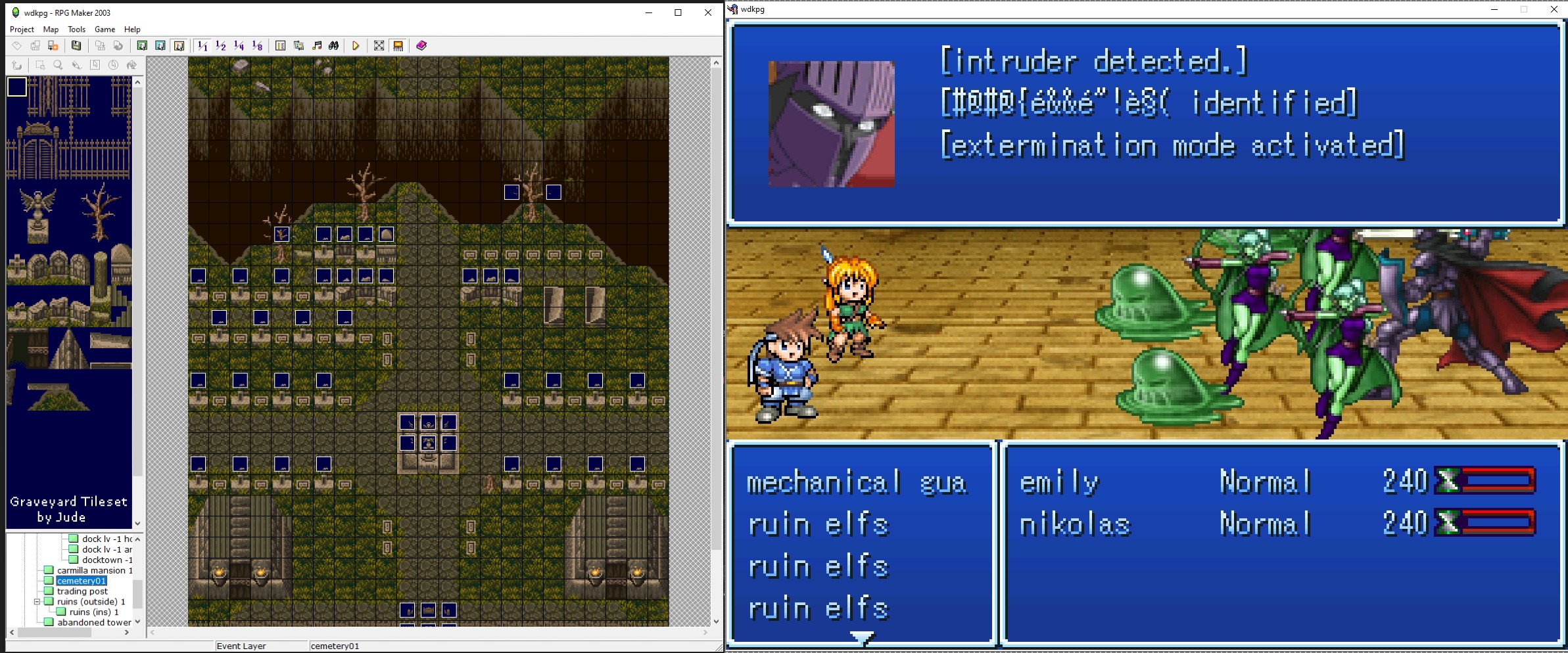Choose emily in the party status list
1568x653 pixels.
point(1059,483)
